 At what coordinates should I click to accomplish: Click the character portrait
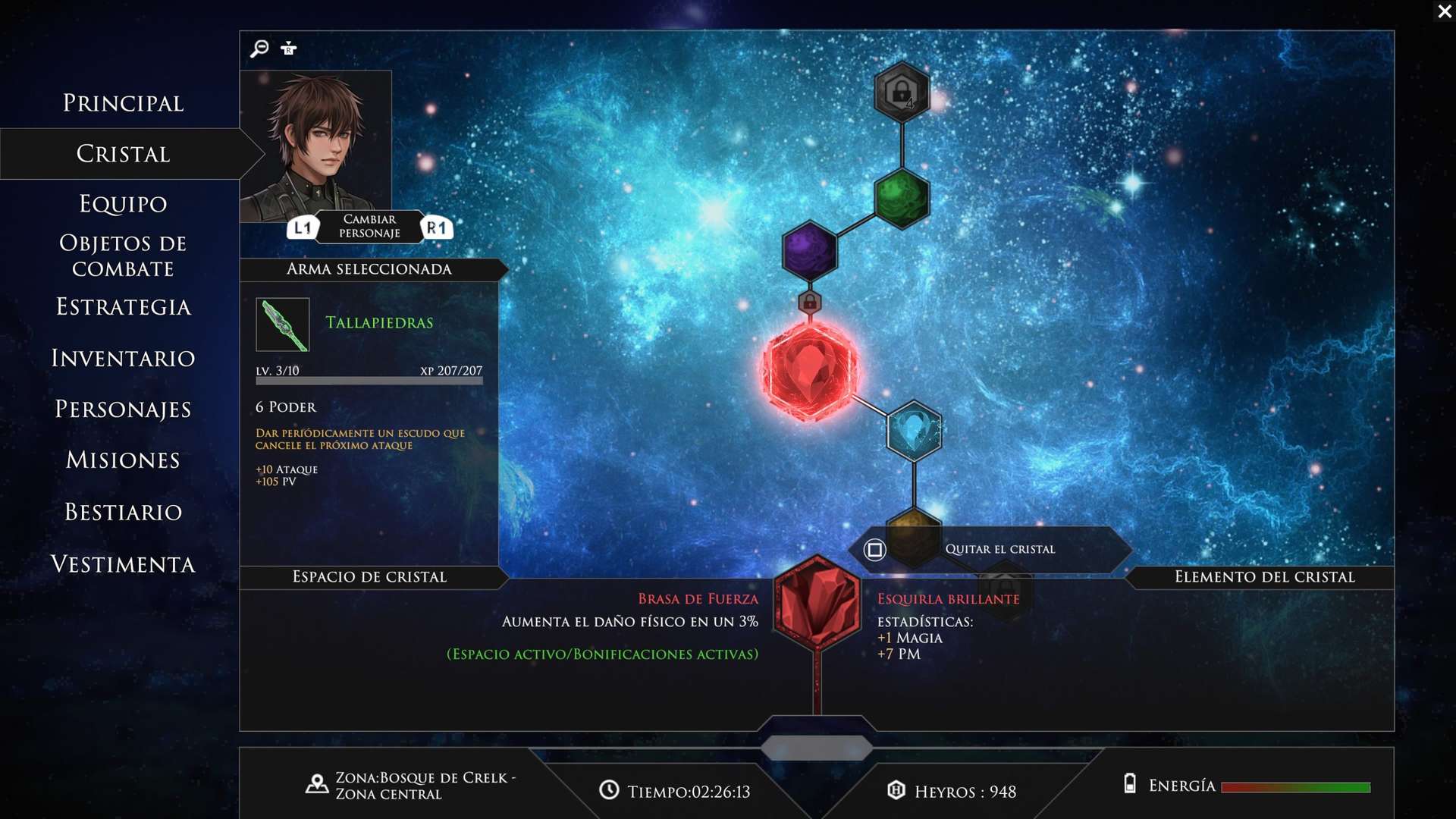315,146
